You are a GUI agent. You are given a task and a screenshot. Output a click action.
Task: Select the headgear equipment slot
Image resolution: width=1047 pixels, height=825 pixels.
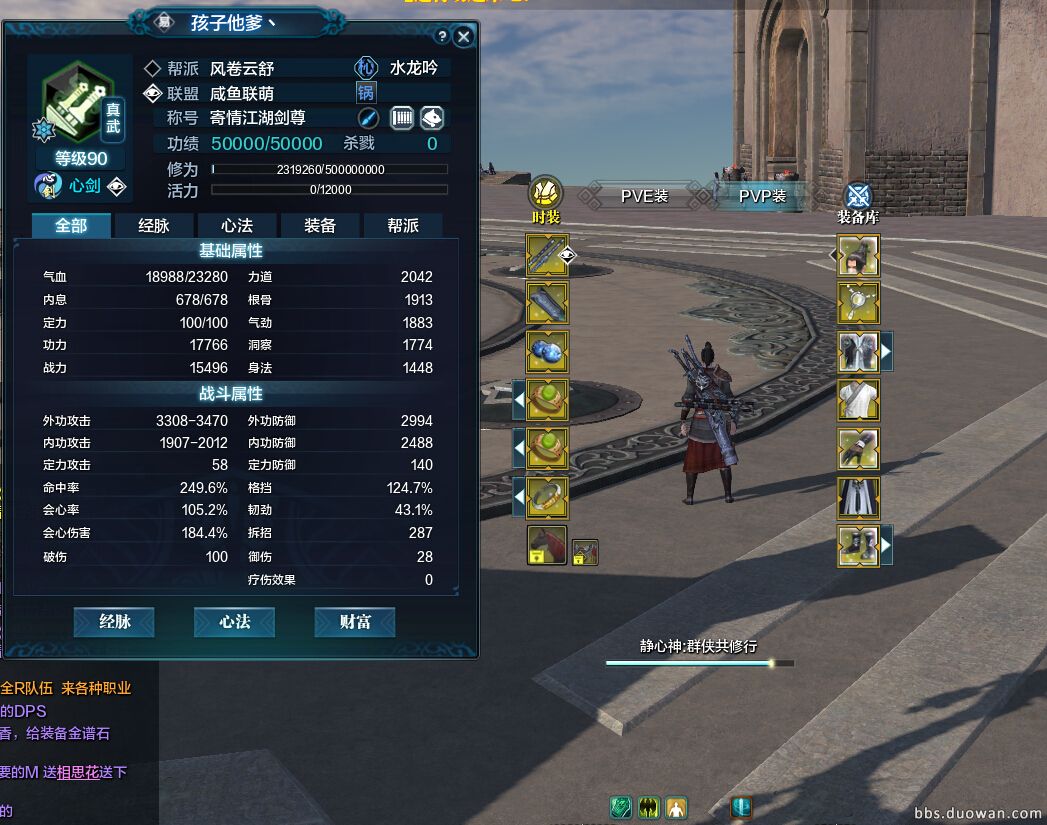[x=858, y=255]
